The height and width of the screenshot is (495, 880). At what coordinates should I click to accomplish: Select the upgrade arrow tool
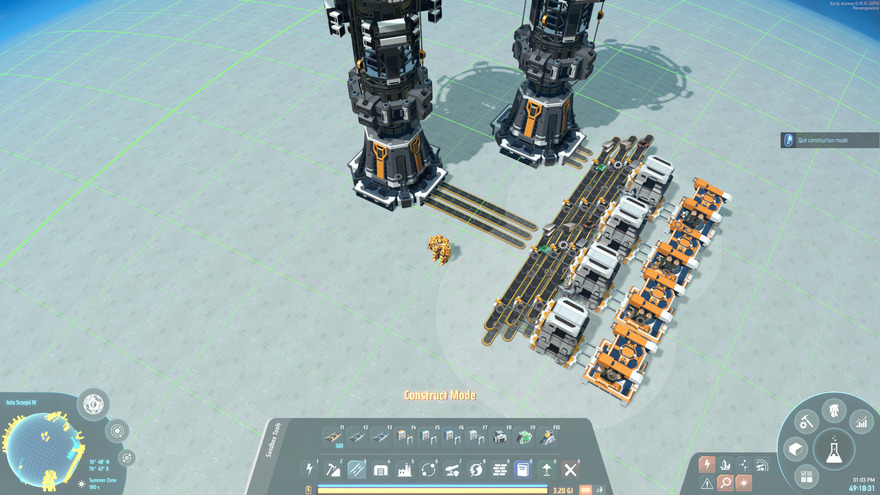coord(547,469)
